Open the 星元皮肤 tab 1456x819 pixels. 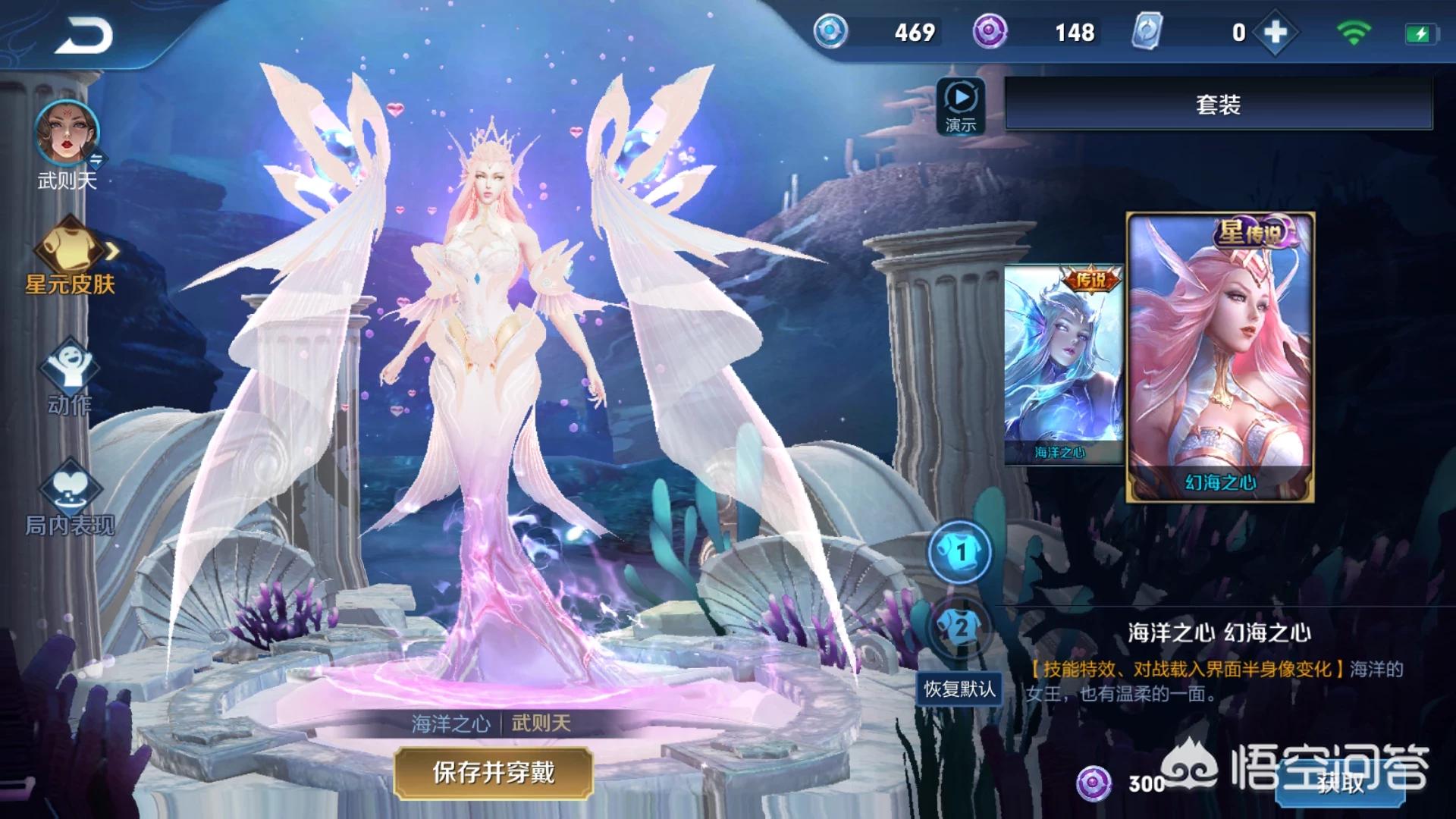[x=69, y=256]
